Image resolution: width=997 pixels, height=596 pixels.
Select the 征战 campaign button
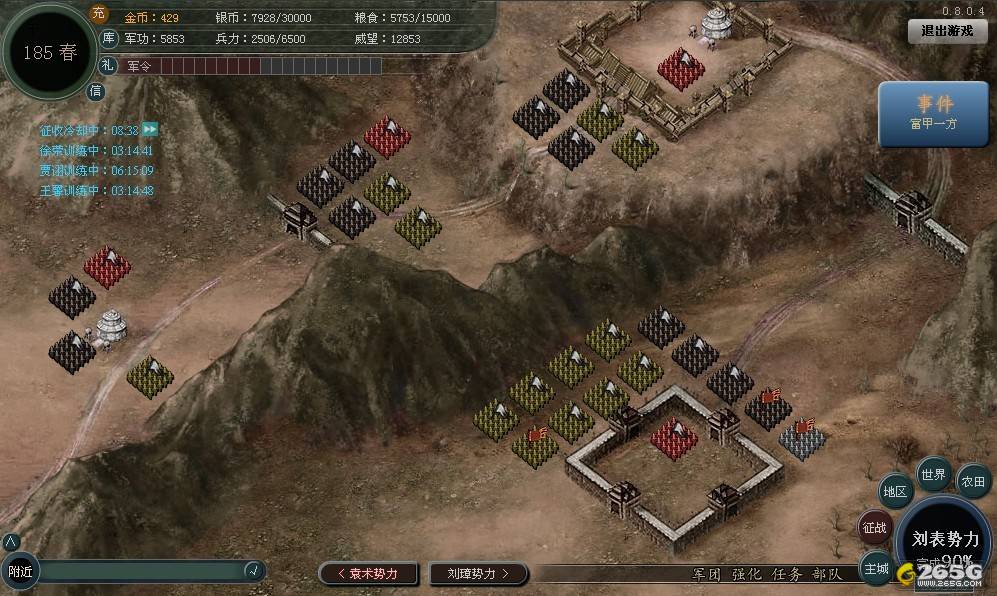(x=875, y=528)
